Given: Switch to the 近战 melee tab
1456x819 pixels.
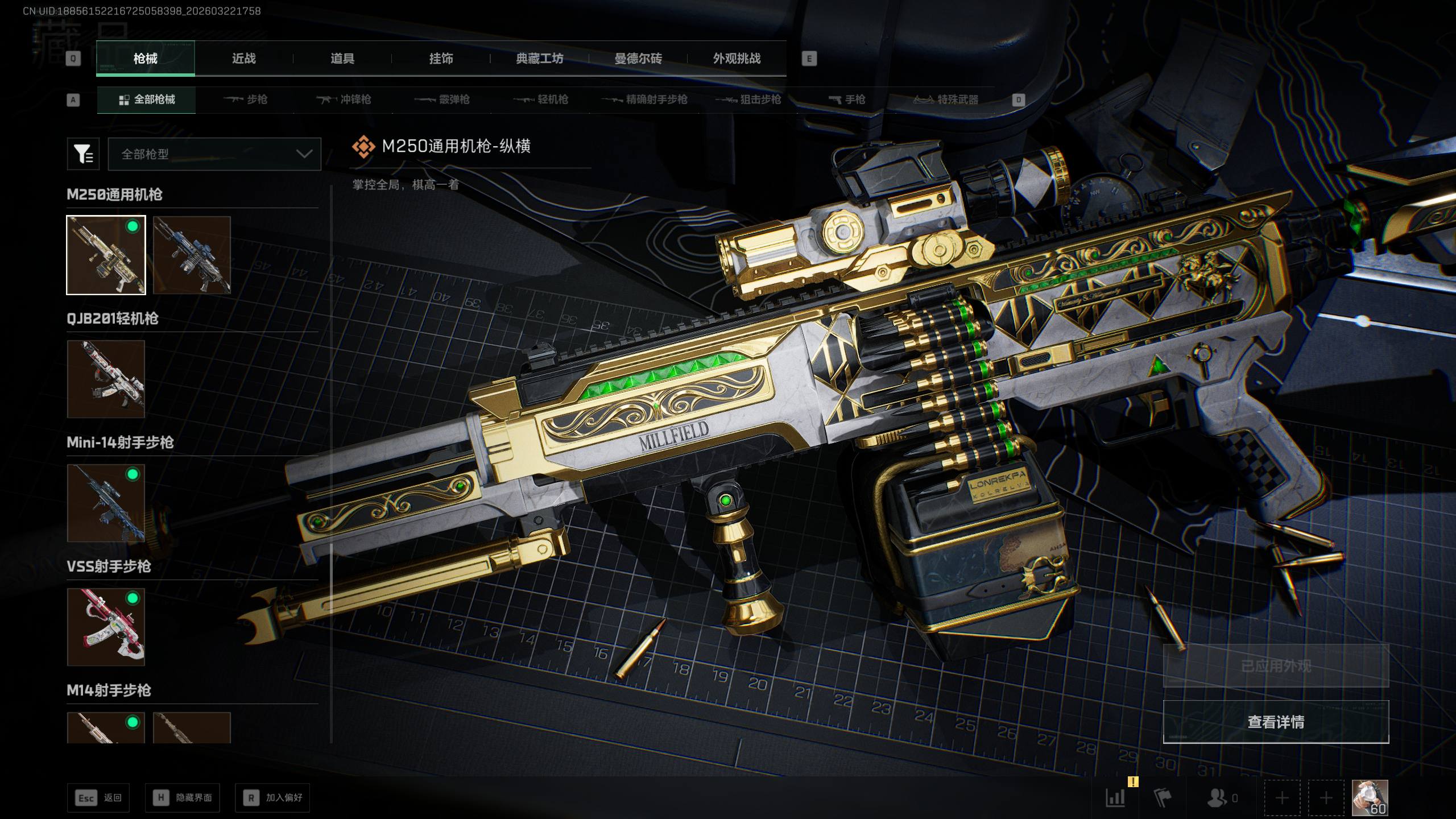Looking at the screenshot, I should [x=243, y=59].
